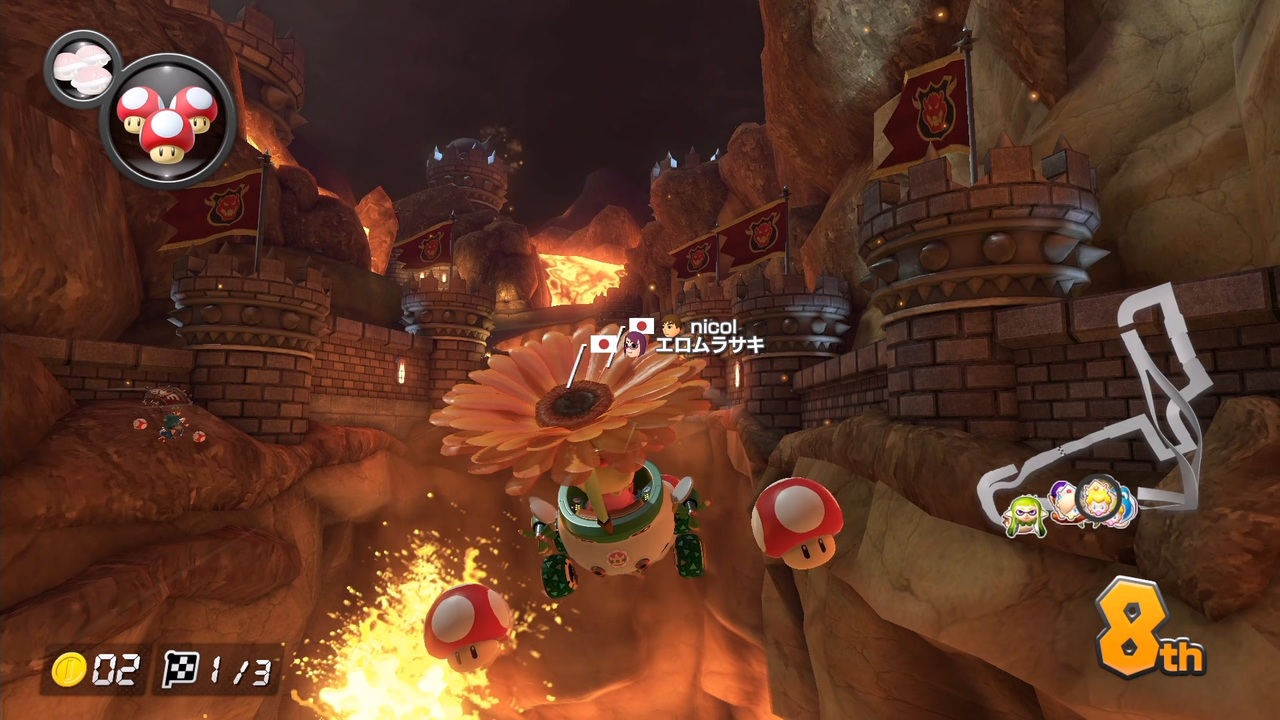Select the green Inkling icon on the minimap

pyautogui.click(x=1024, y=517)
